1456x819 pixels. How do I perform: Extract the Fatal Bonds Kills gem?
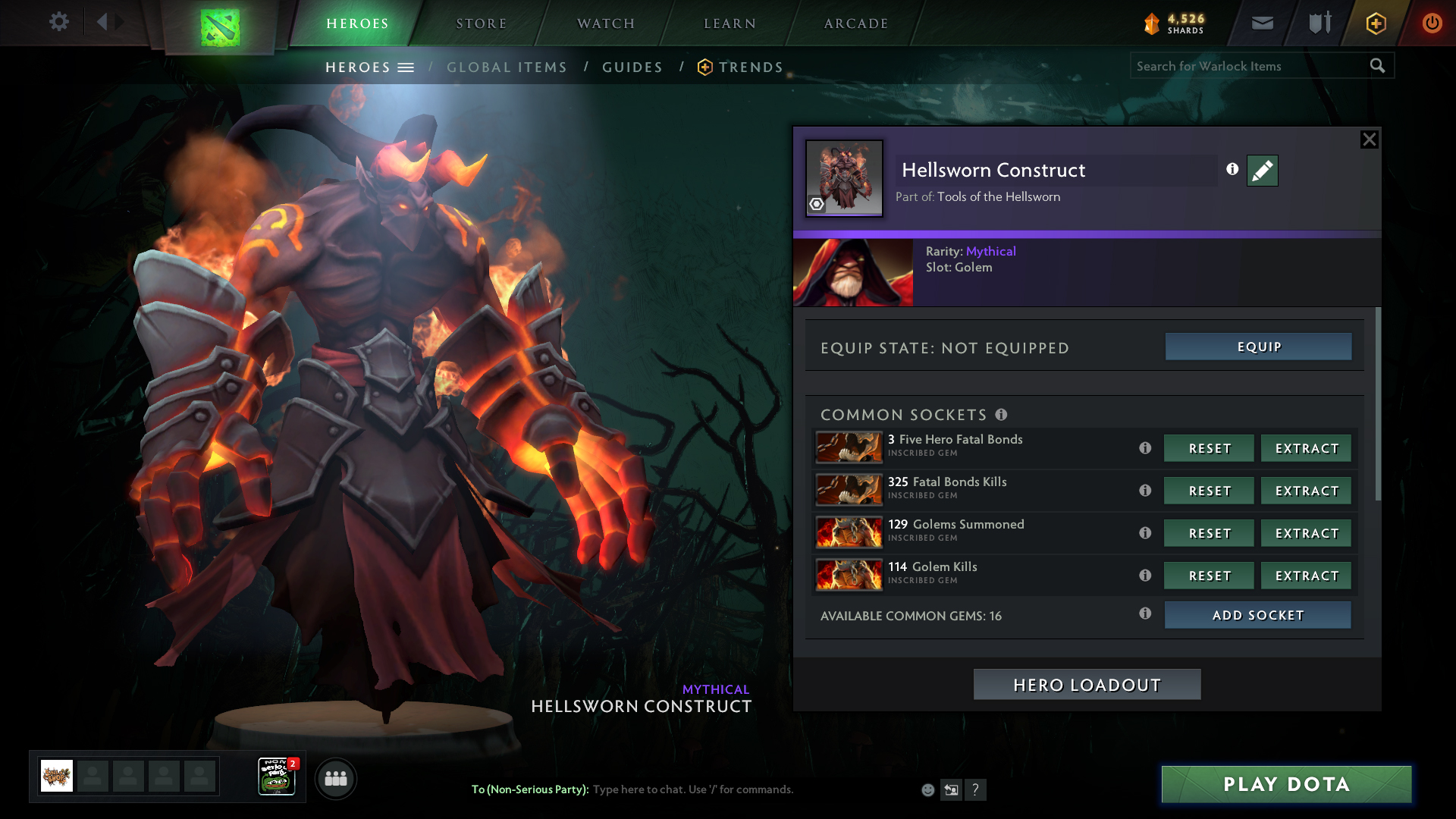click(x=1306, y=491)
